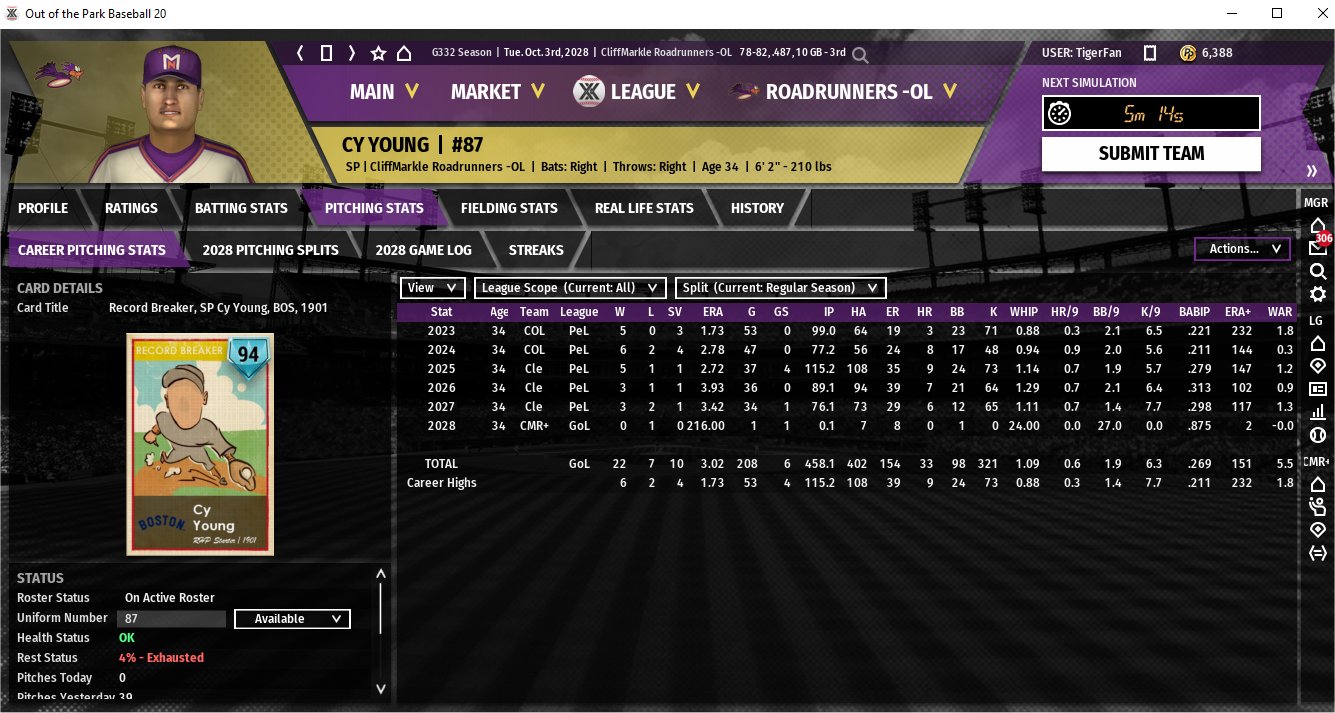Switch to the STREAKS subtab

(x=536, y=250)
